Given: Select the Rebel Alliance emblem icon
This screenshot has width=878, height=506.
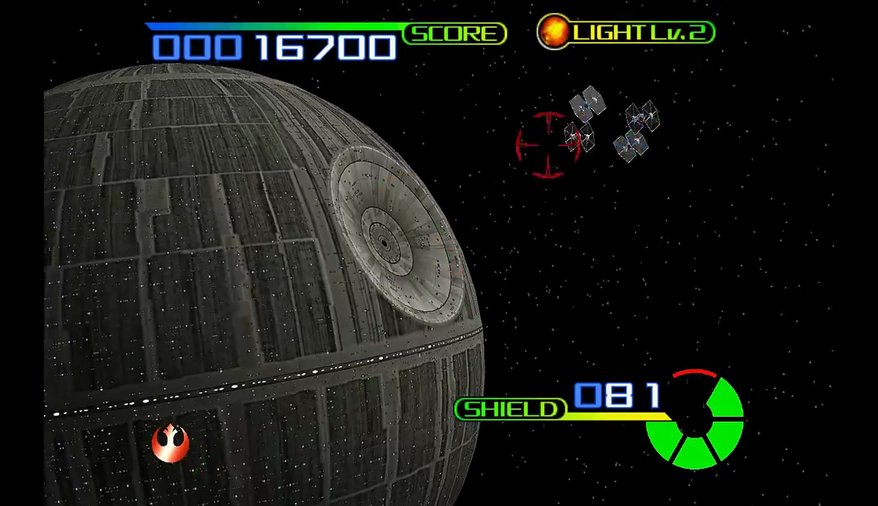Looking at the screenshot, I should pos(169,441).
